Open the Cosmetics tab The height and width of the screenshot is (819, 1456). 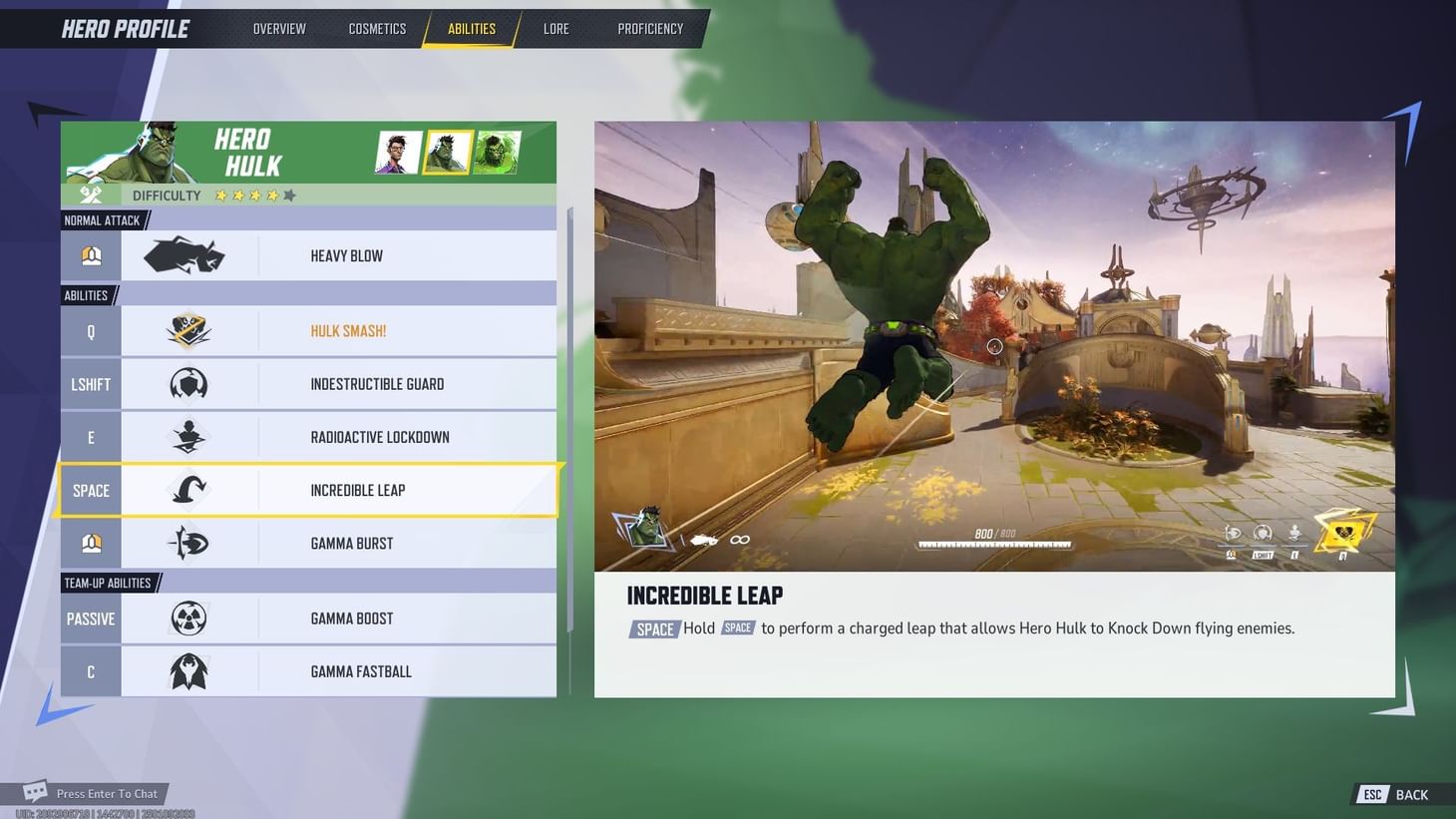(377, 28)
